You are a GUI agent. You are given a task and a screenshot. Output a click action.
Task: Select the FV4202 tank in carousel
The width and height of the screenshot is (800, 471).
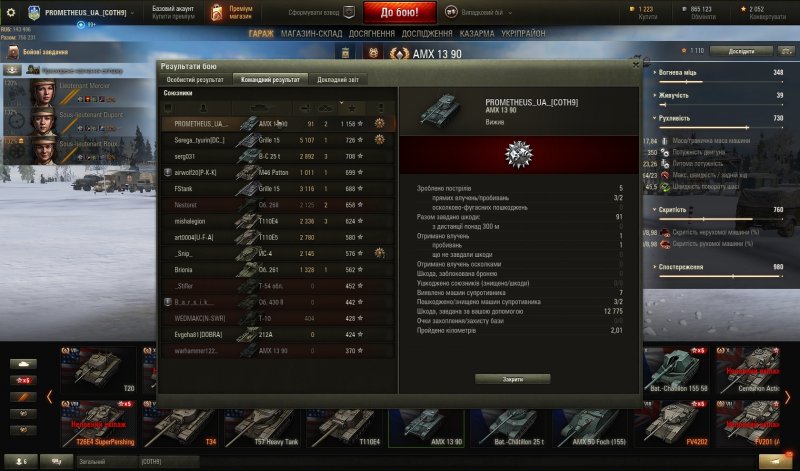pyautogui.click(x=669, y=424)
